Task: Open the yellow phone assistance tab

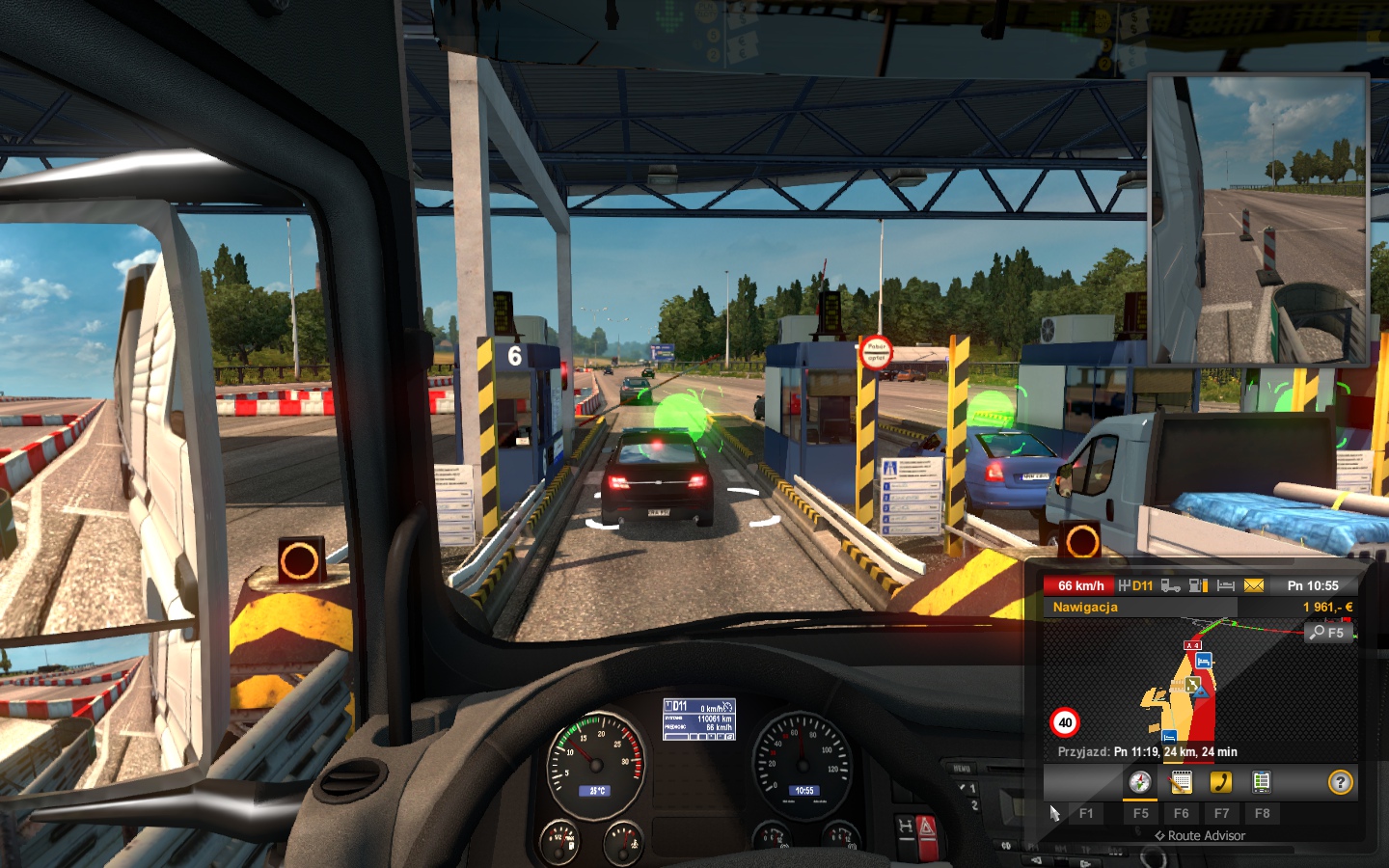Action: pos(1221,782)
